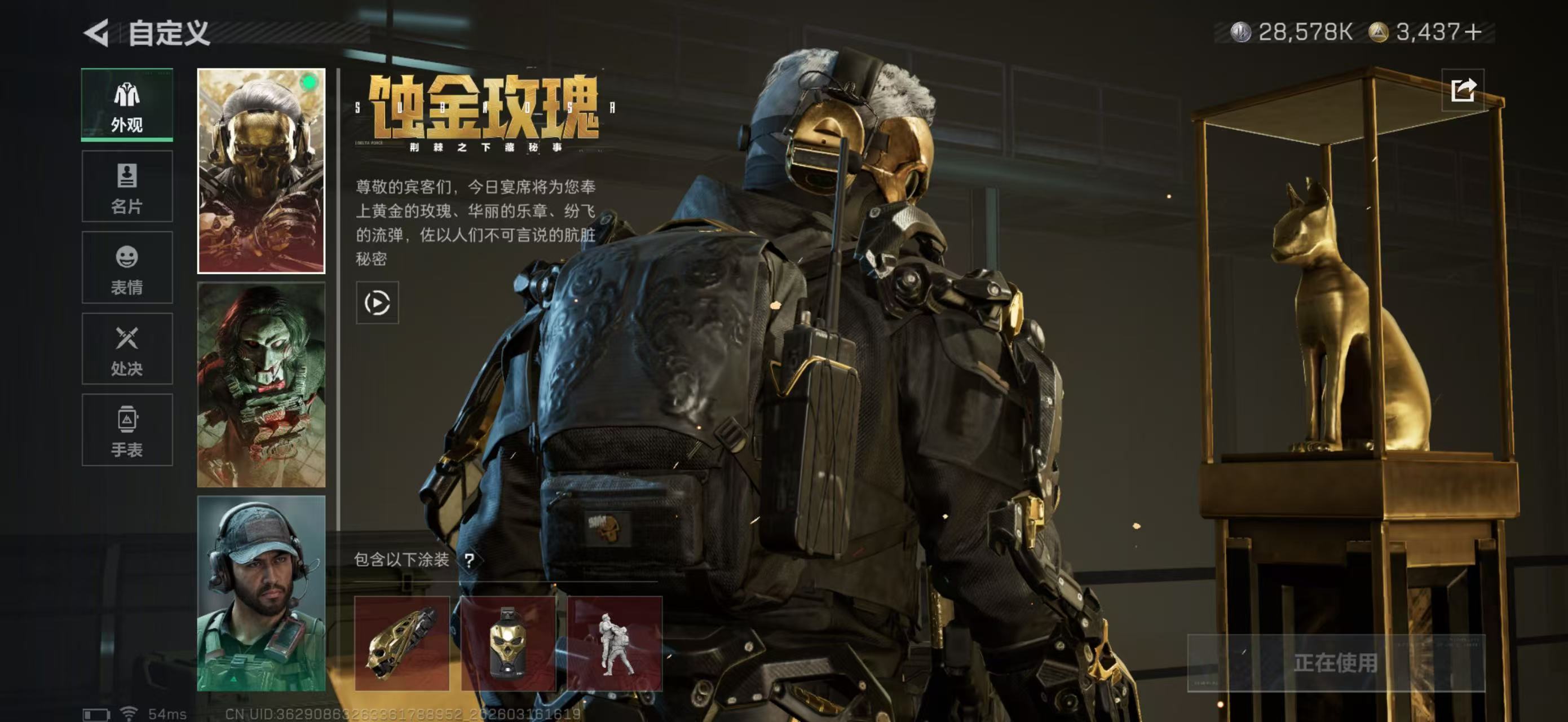The image size is (1568, 722).
Task: Select the bearded operator with cap thumbnail
Action: pos(262,615)
